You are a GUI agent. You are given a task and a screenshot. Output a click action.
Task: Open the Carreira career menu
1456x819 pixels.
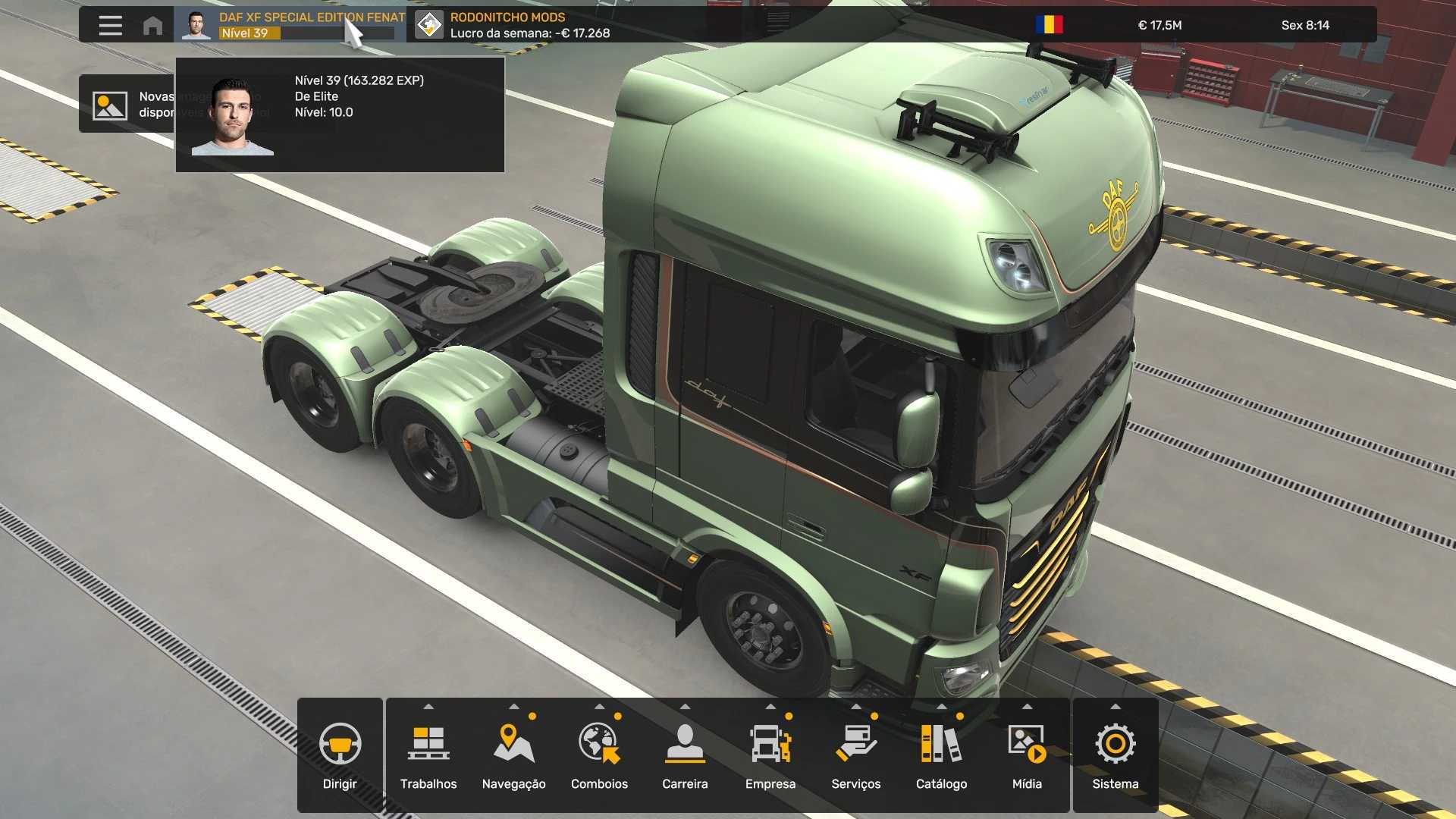point(685,755)
